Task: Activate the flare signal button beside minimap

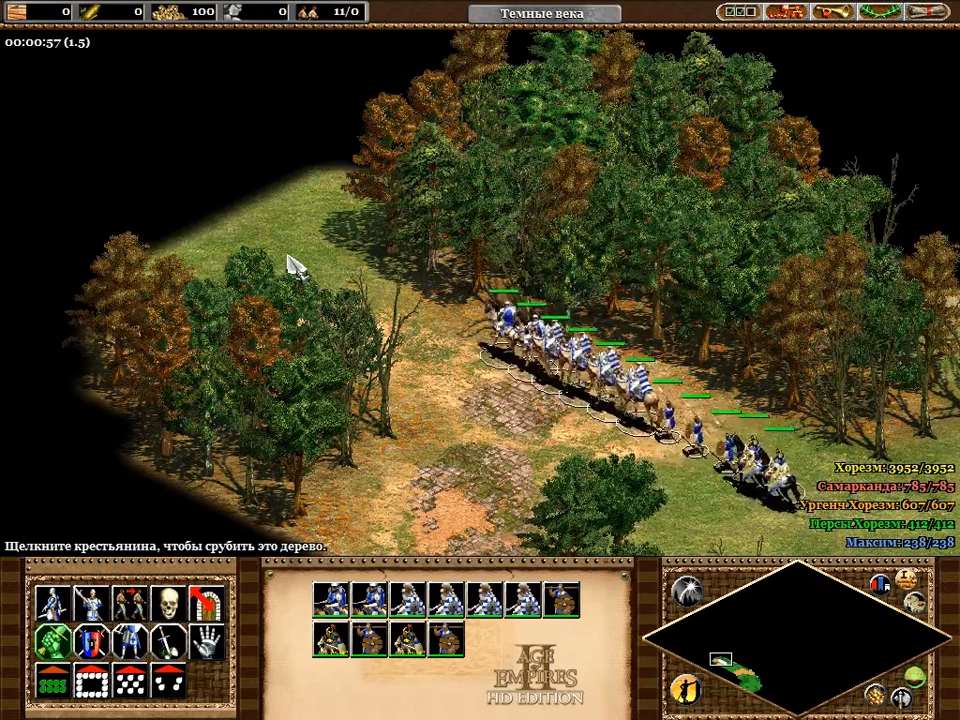Action: coord(686,591)
